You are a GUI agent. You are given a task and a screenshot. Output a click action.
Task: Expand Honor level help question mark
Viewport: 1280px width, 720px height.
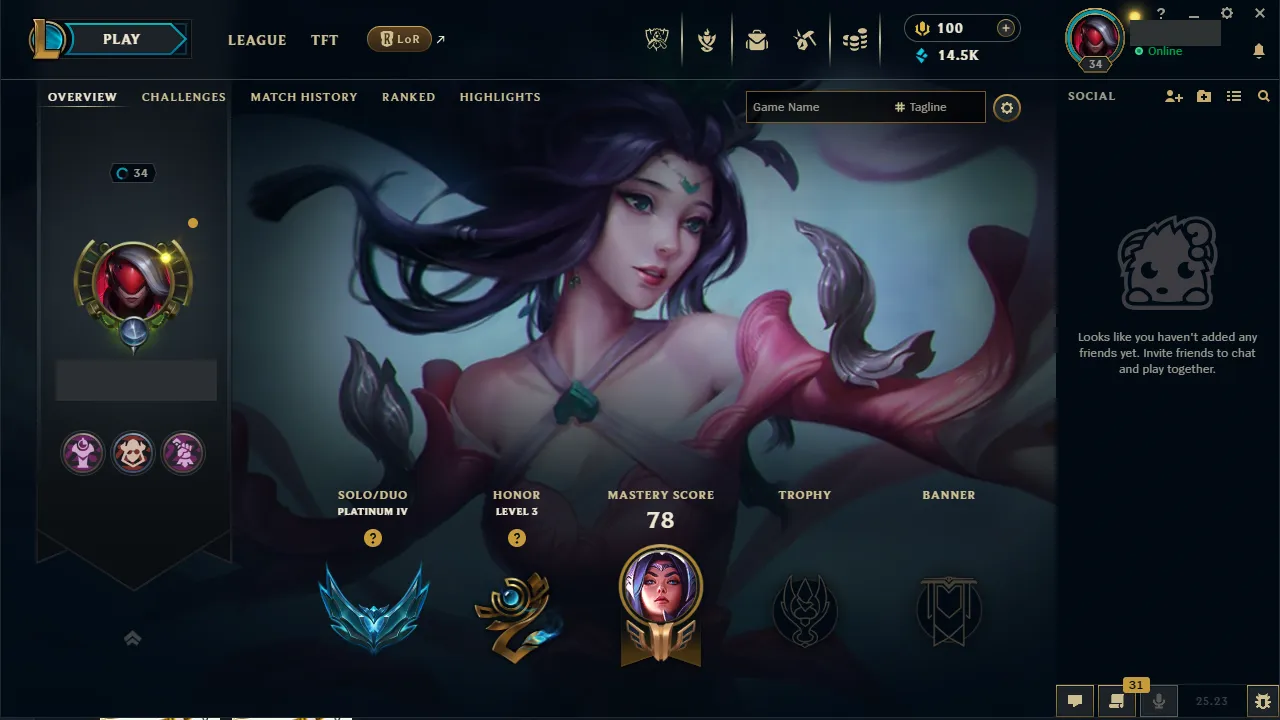click(517, 537)
